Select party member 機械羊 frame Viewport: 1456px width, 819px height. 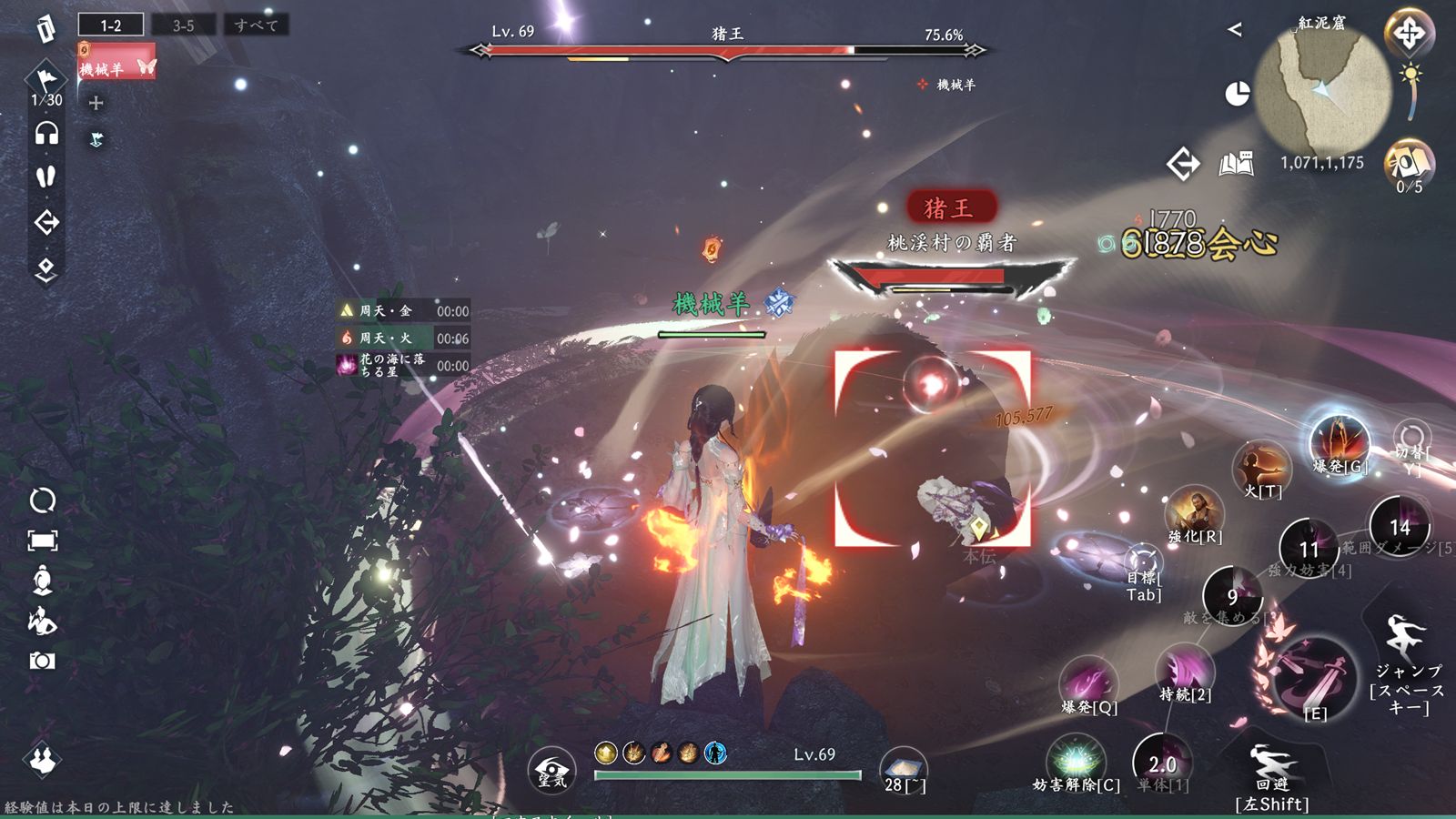(x=116, y=63)
